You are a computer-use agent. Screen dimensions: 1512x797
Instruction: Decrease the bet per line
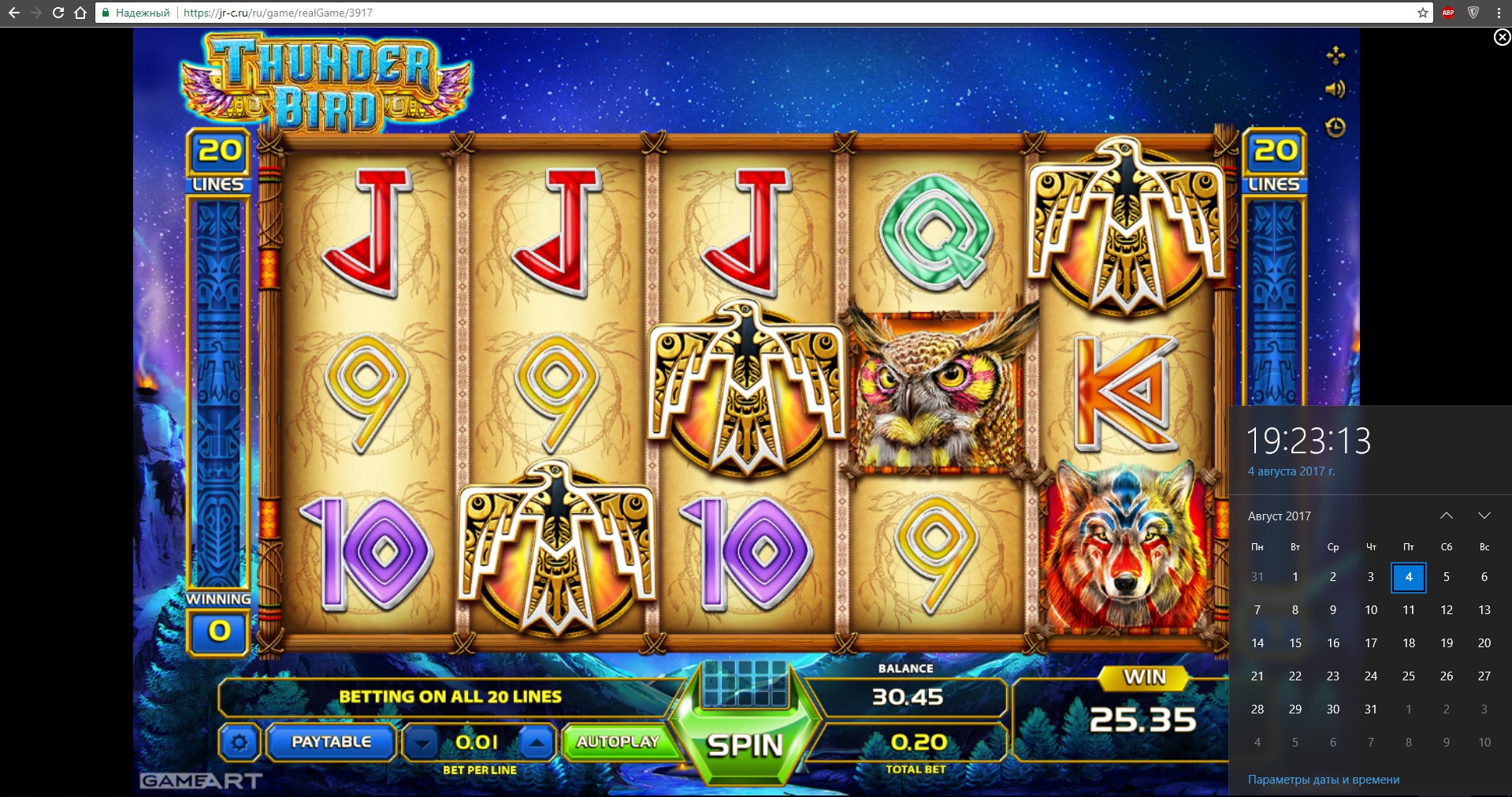[x=423, y=743]
